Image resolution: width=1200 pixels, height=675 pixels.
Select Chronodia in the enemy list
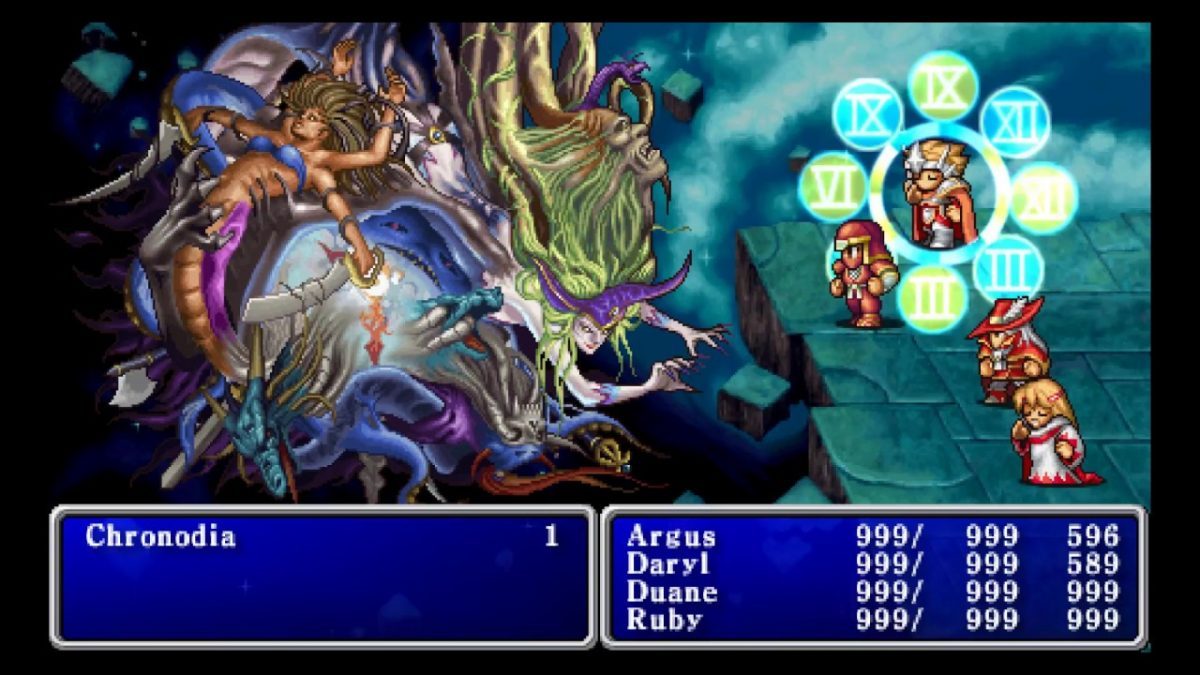pos(160,537)
